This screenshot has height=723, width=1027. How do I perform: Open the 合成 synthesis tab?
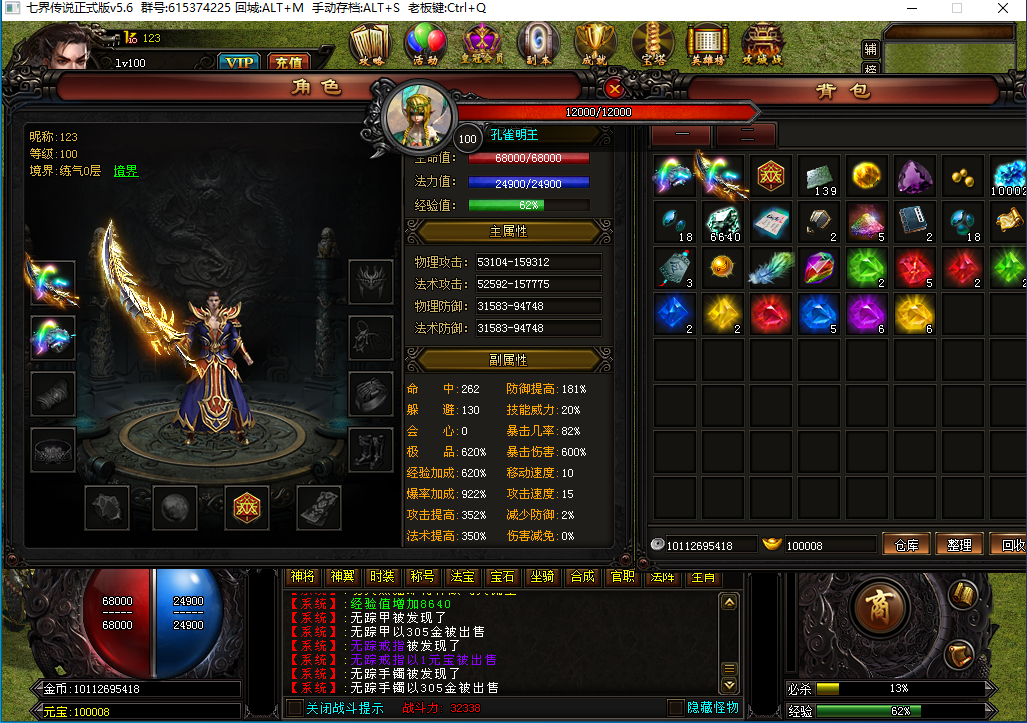point(581,576)
